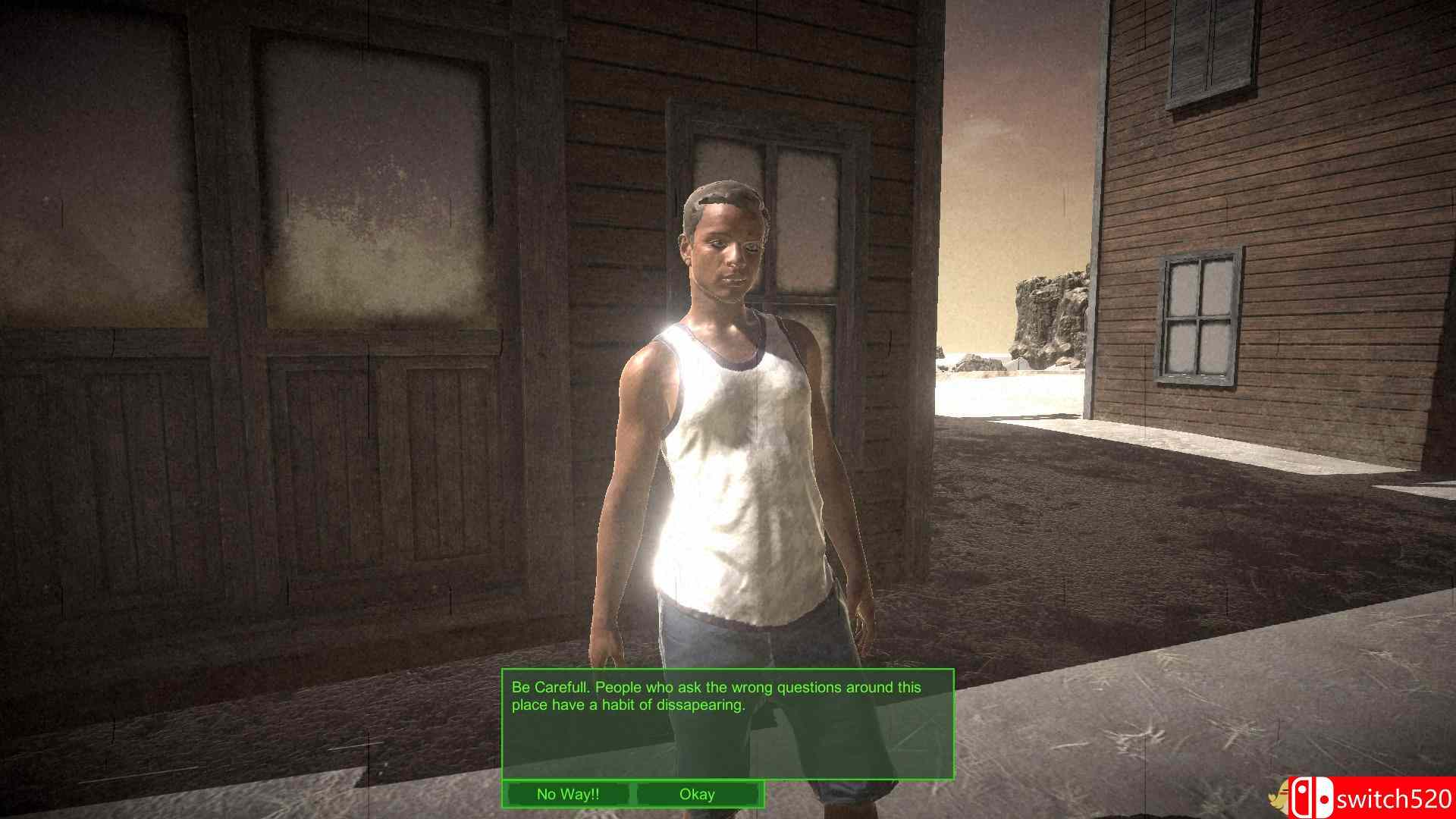The height and width of the screenshot is (819, 1456).
Task: Choose the No Way!! dialogue response
Action: [x=567, y=795]
